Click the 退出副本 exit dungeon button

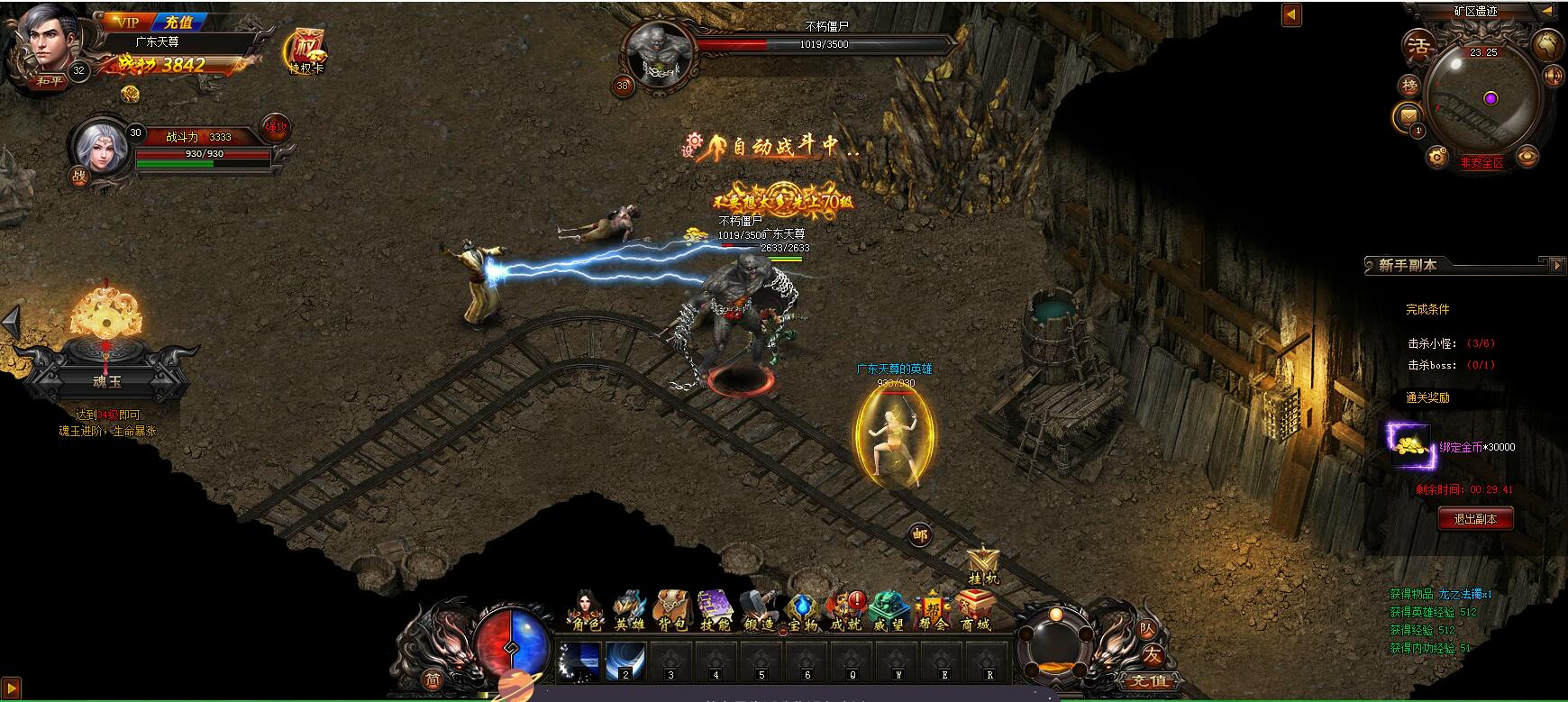click(x=1475, y=519)
